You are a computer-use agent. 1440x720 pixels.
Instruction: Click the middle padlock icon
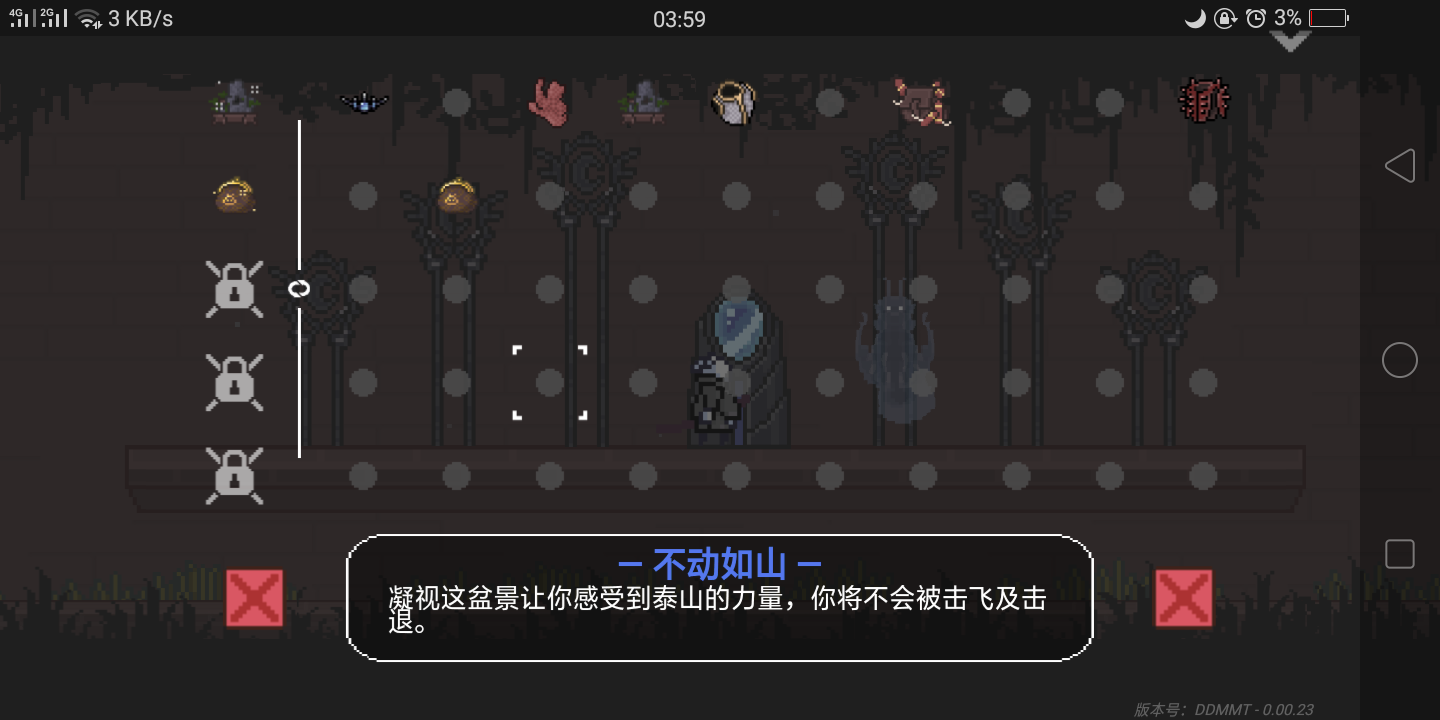point(234,383)
